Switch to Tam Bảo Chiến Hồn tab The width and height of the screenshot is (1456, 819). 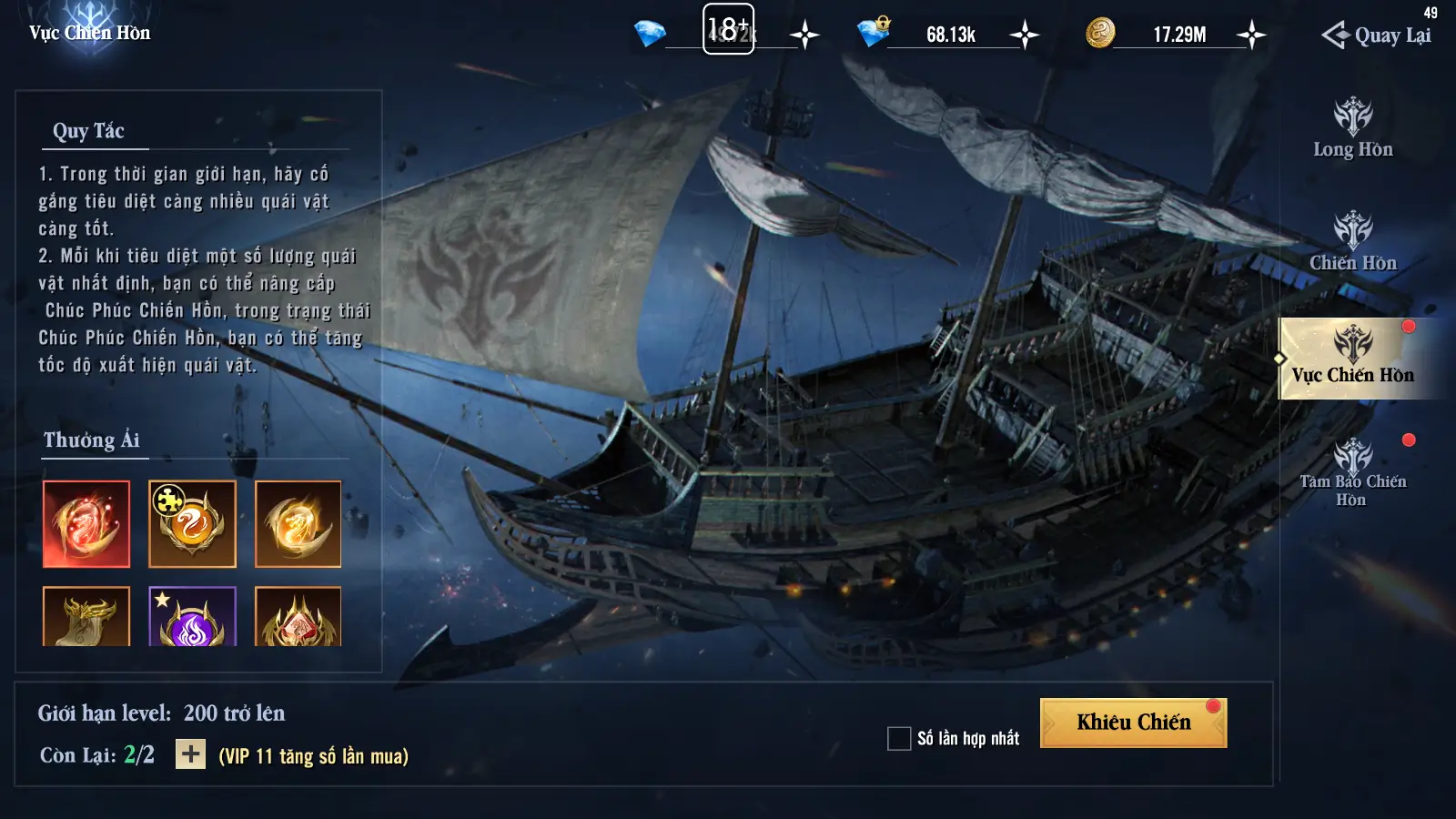1352,472
